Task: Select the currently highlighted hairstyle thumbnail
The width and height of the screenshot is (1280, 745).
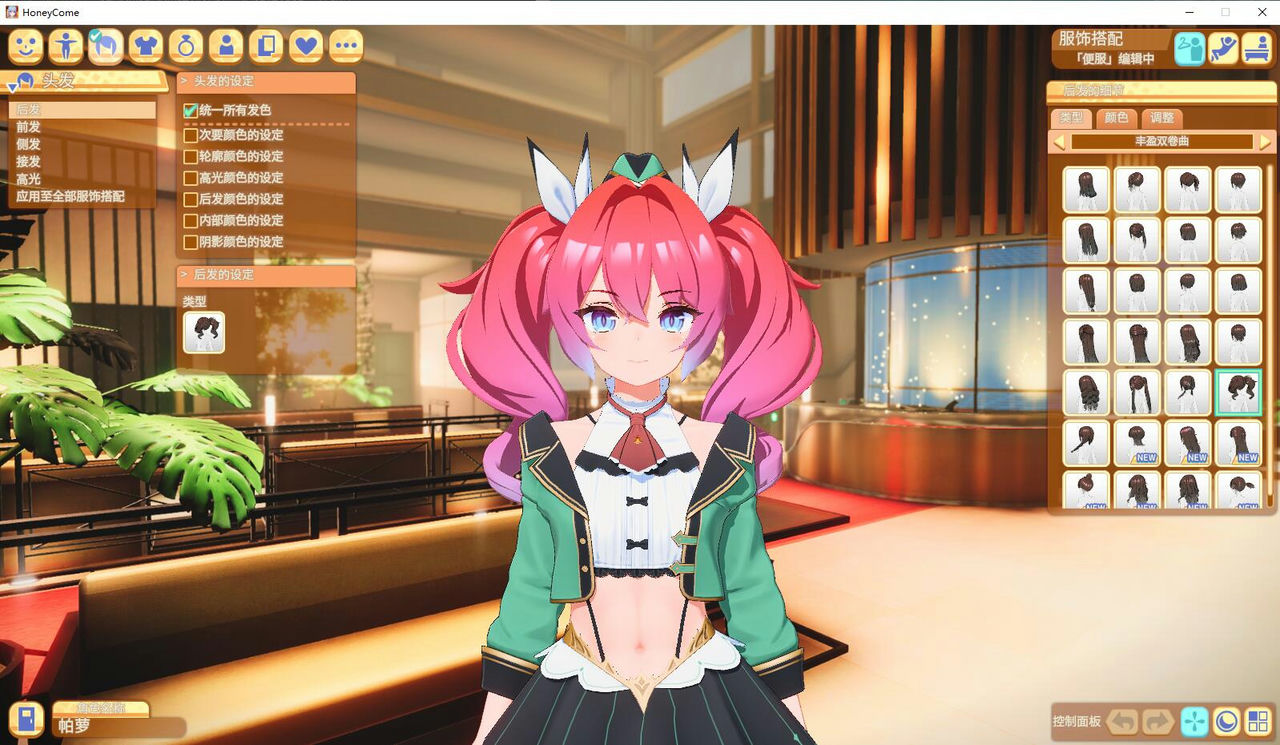Action: pyautogui.click(x=1238, y=392)
